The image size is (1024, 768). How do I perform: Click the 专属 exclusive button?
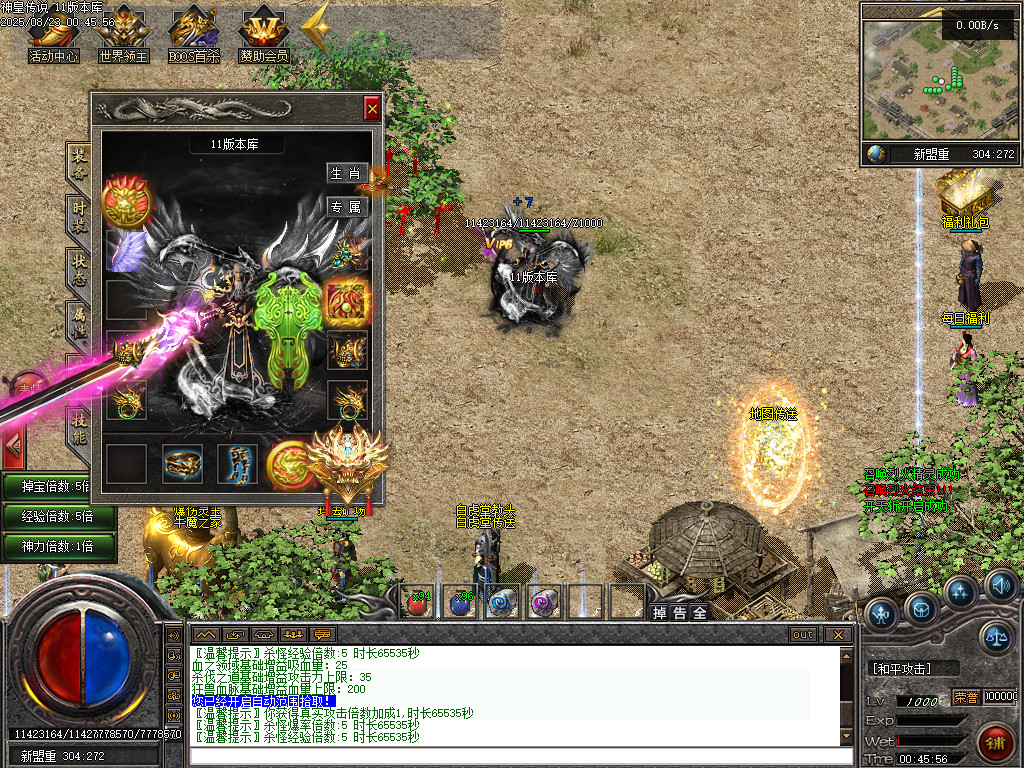point(347,207)
